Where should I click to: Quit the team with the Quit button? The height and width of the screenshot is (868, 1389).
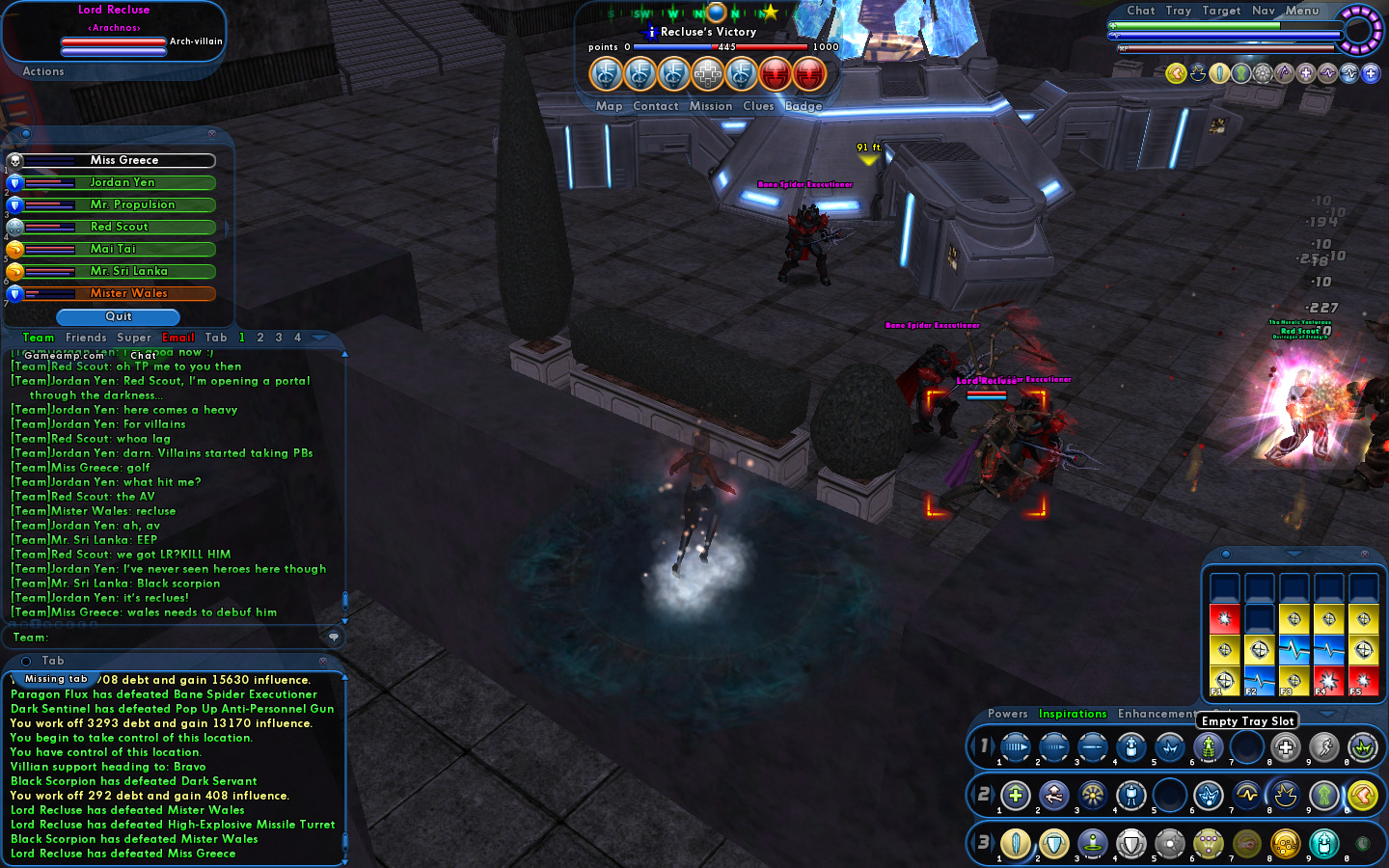click(118, 316)
